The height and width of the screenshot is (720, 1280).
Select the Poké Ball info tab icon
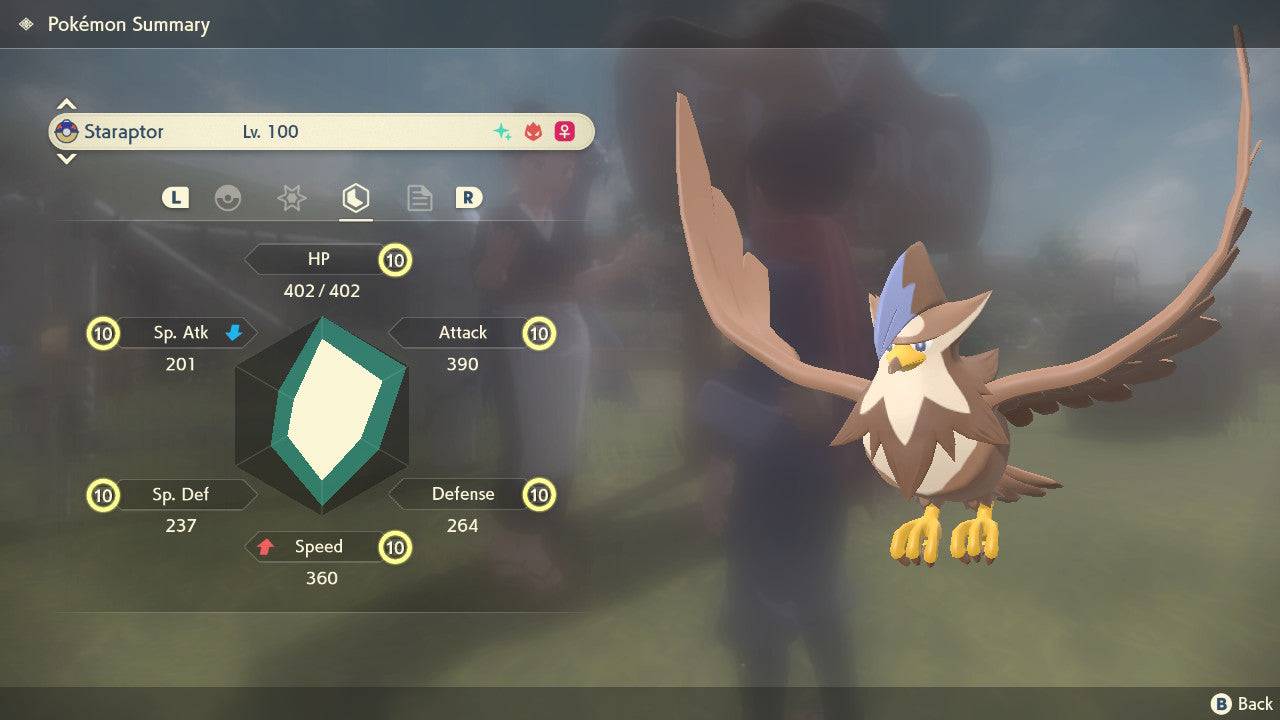point(229,198)
